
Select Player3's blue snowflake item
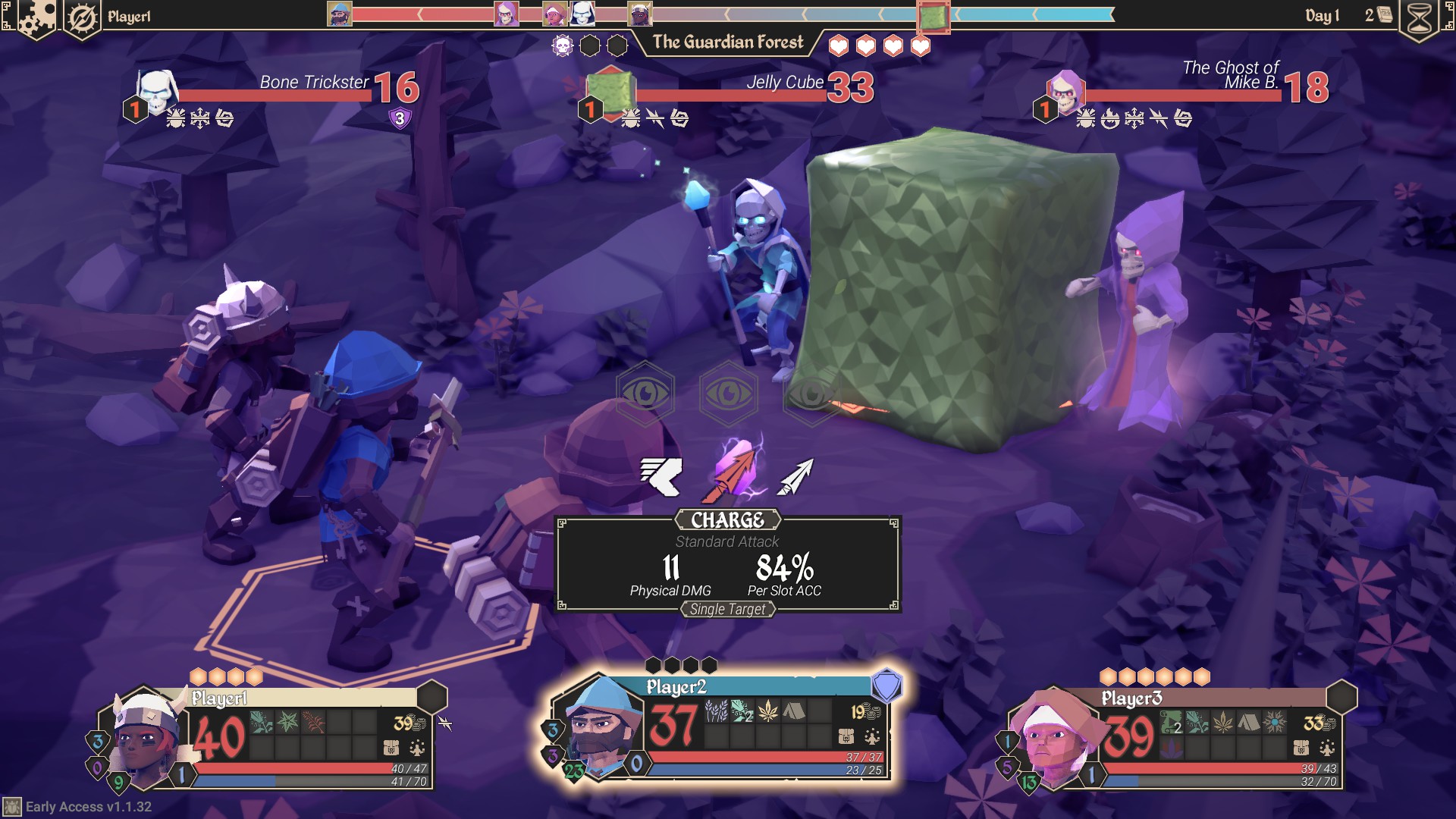click(x=1275, y=723)
